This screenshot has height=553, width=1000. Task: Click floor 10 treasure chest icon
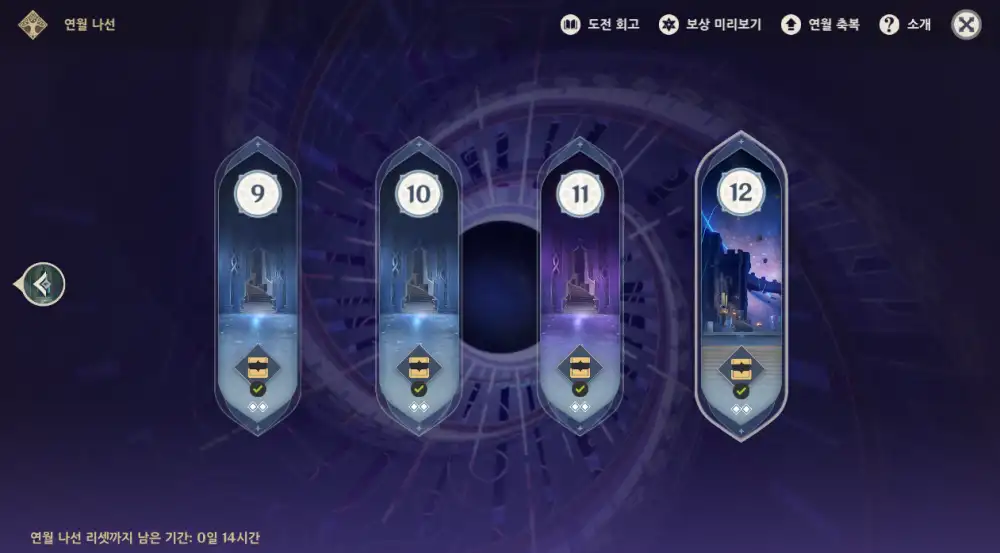(419, 366)
